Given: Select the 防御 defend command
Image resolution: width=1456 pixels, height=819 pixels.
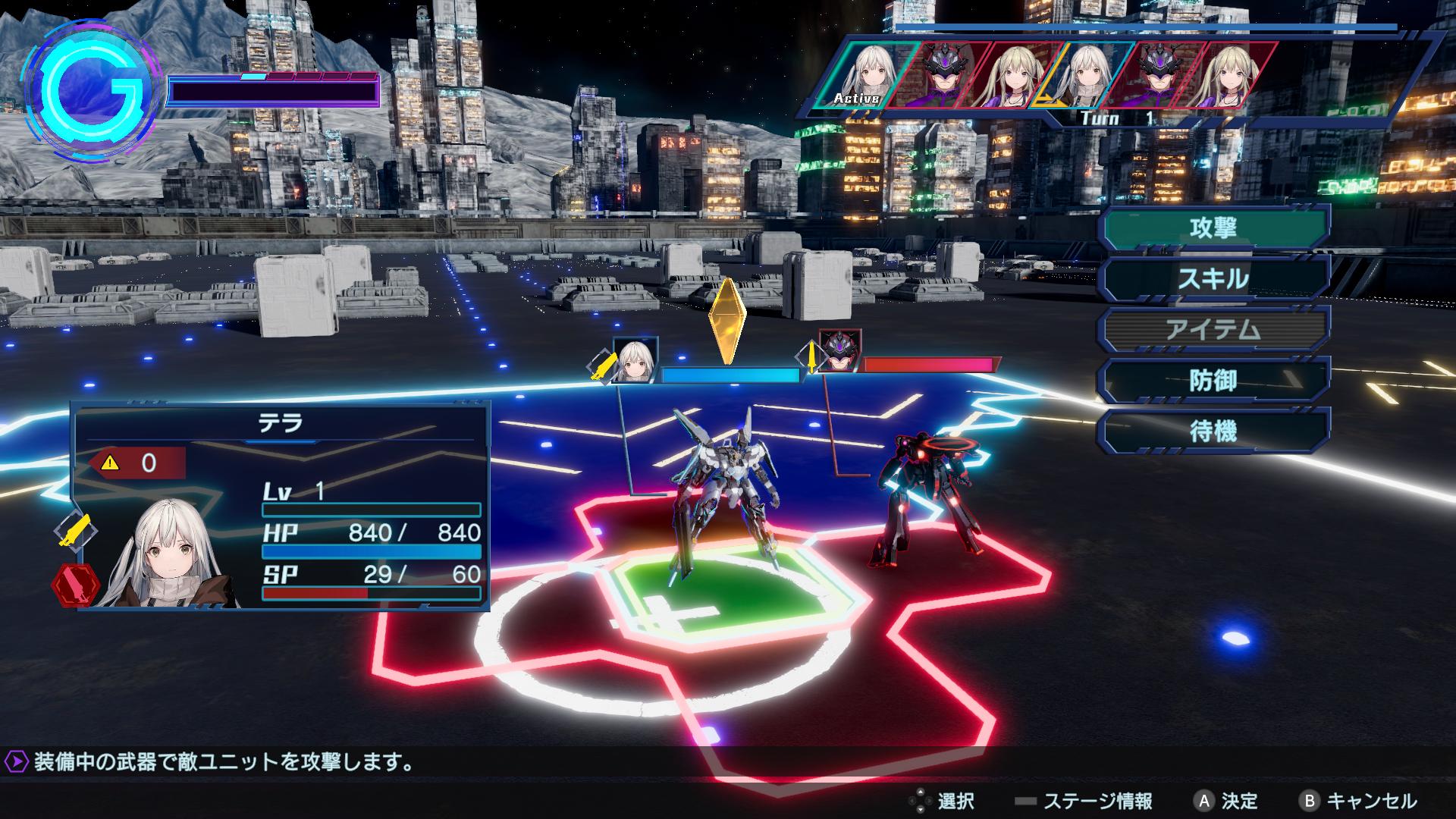Looking at the screenshot, I should 1214,381.
